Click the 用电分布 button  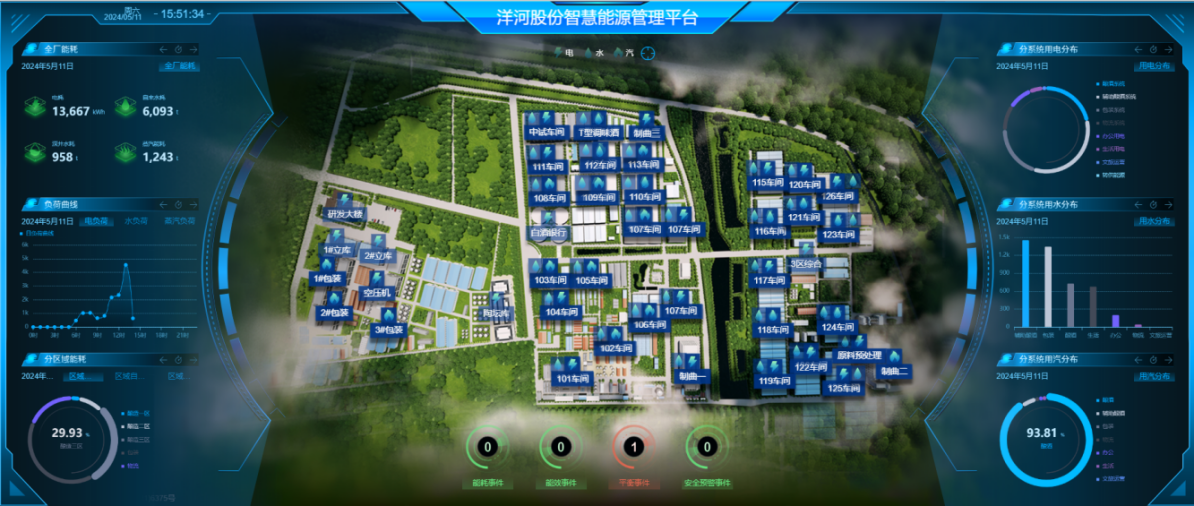[x=1156, y=66]
